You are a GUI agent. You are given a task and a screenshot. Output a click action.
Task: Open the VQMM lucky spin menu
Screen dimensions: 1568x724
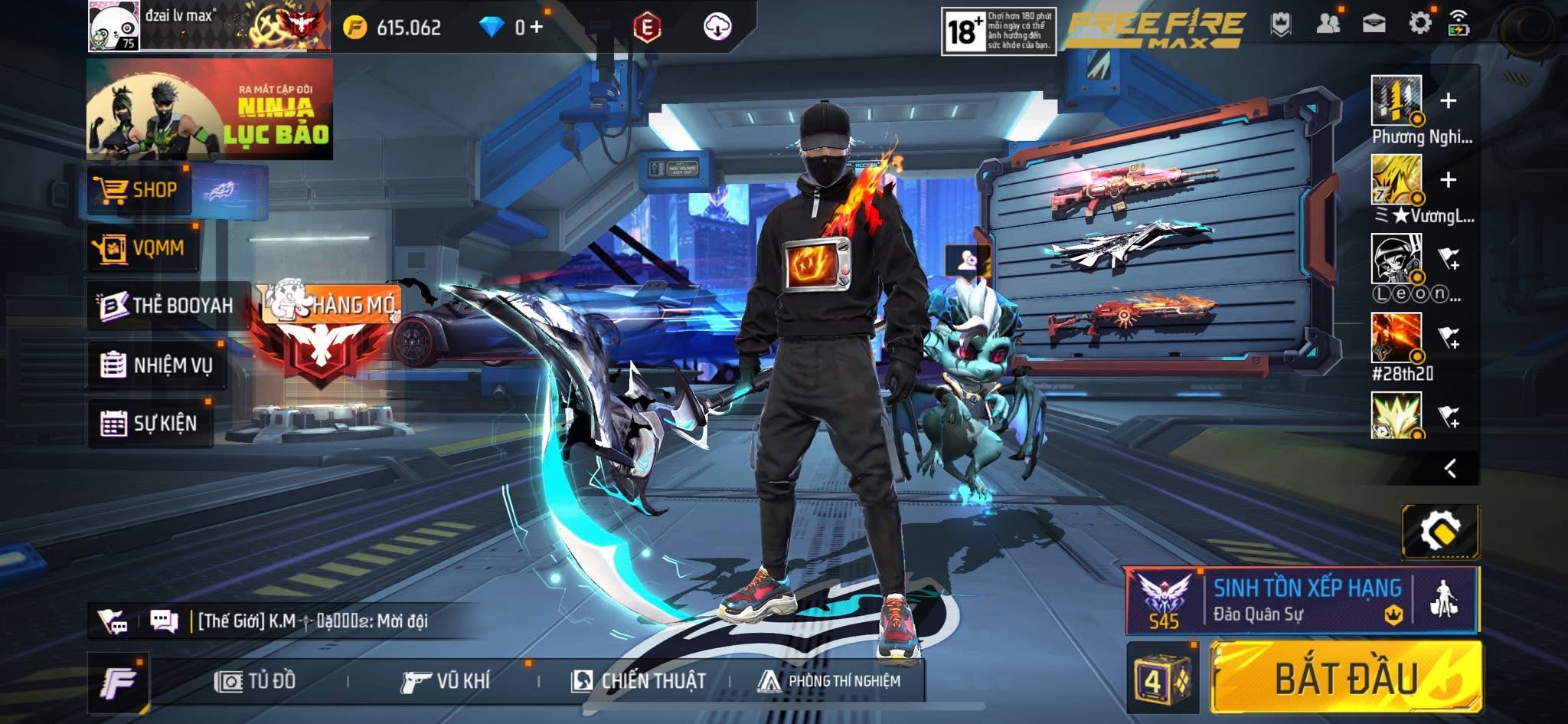142,247
